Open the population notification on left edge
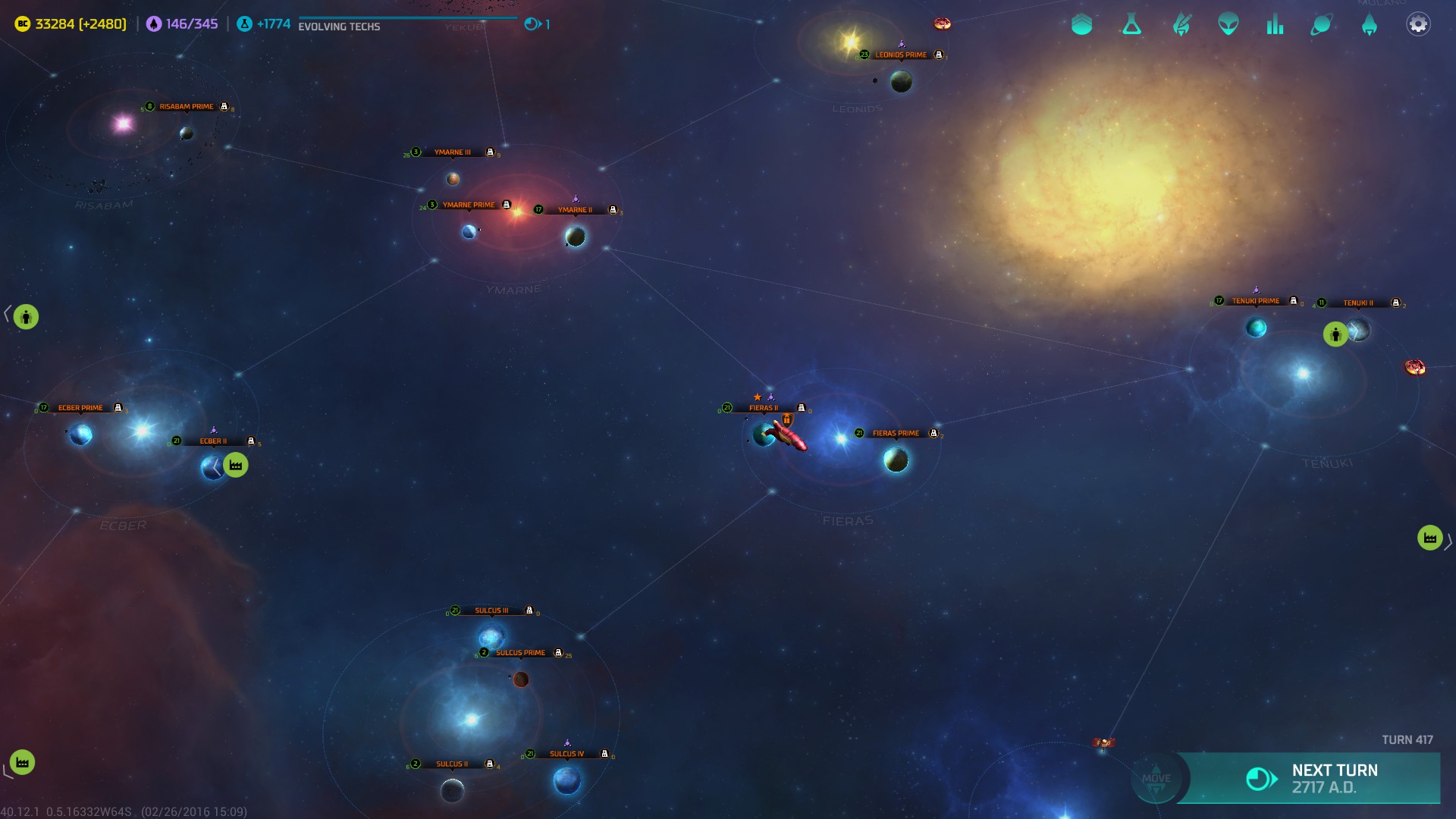Viewport: 1456px width, 819px height. (x=26, y=317)
